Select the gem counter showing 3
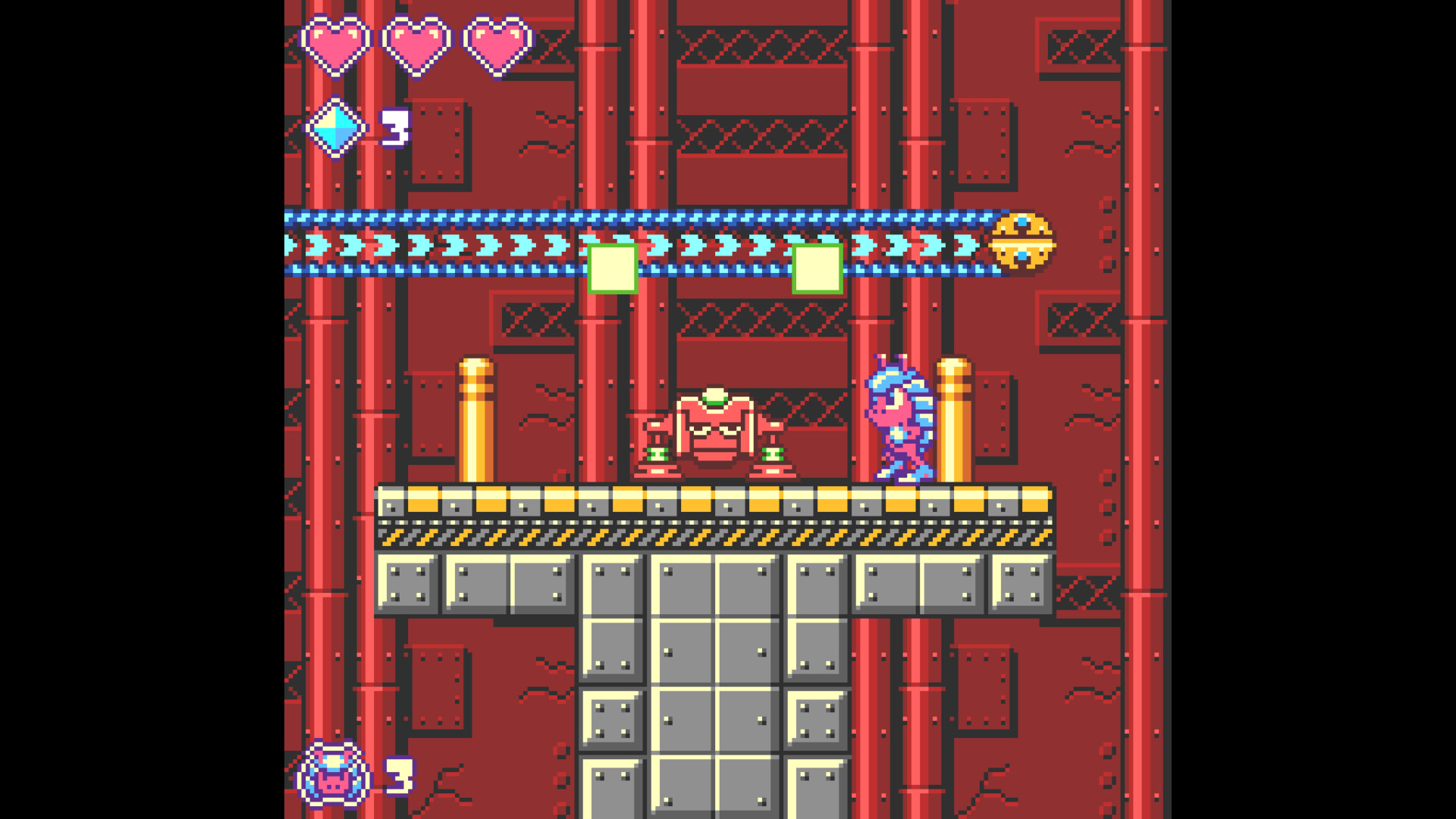Screen dimensions: 1456x819 pyautogui.click(x=397, y=129)
